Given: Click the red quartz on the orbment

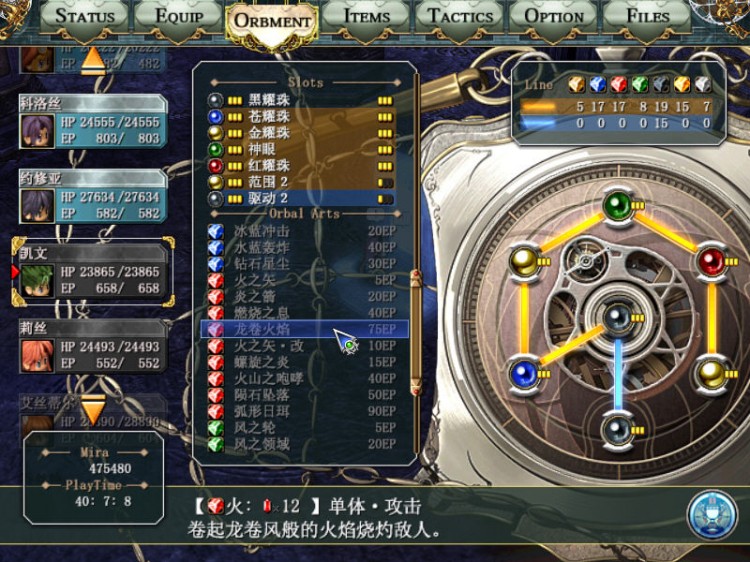Looking at the screenshot, I should tap(711, 262).
